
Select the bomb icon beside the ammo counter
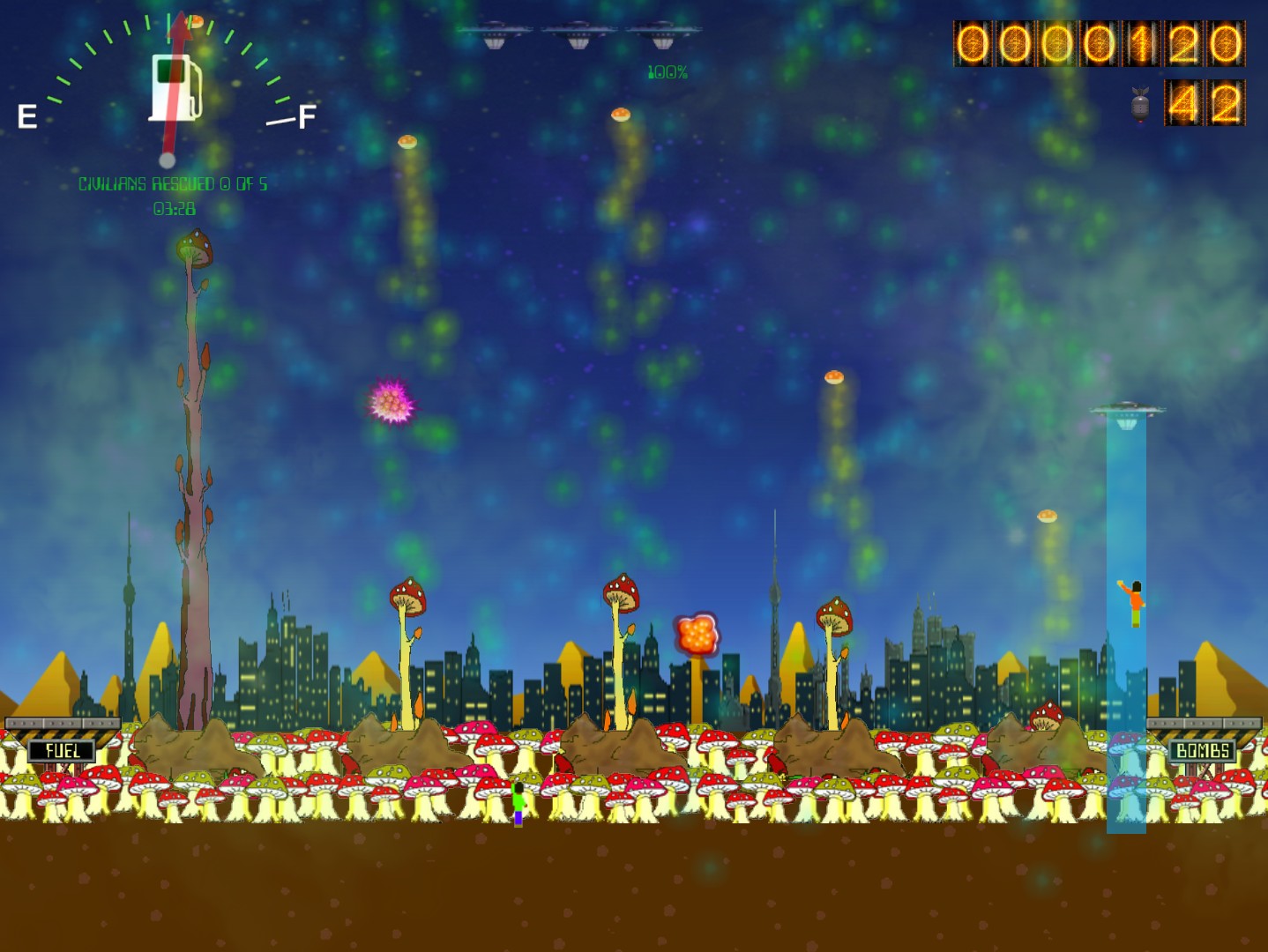pyautogui.click(x=1139, y=105)
